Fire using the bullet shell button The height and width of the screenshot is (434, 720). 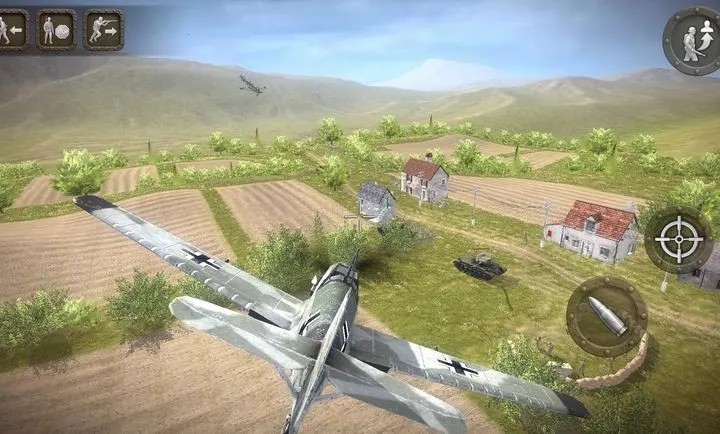click(606, 316)
